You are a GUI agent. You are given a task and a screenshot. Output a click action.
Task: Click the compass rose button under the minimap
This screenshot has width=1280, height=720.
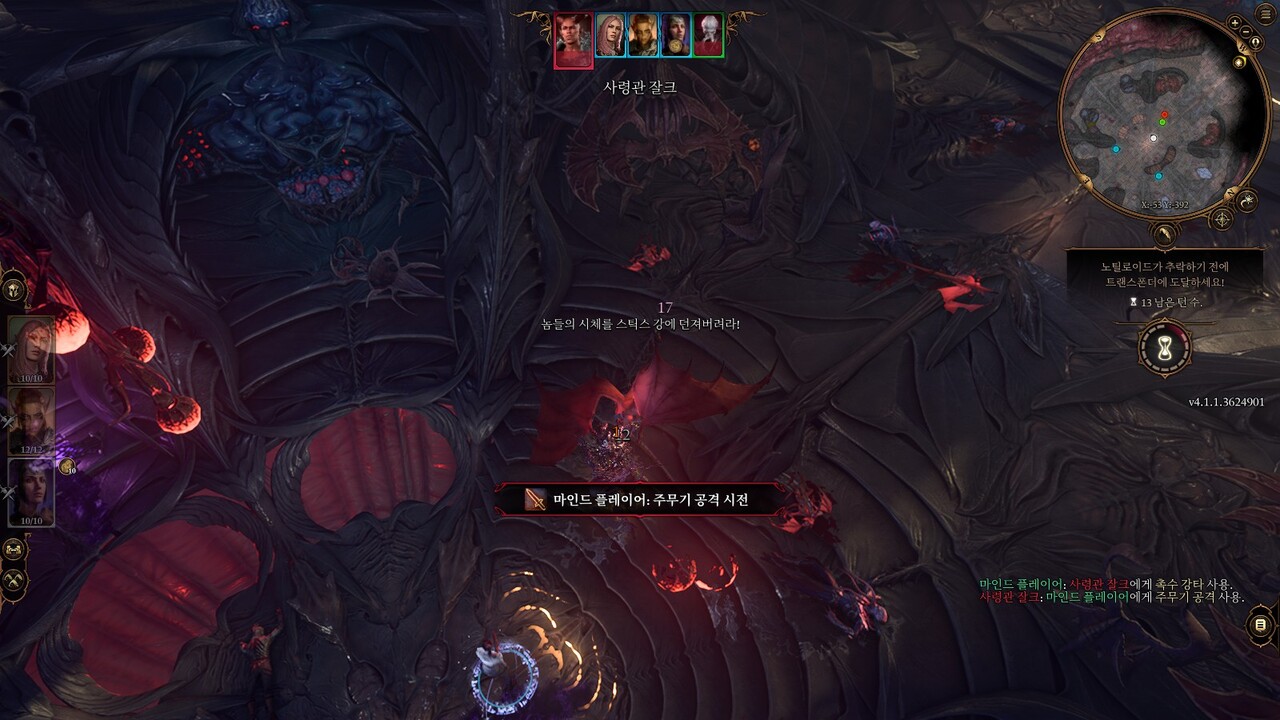tap(1222, 219)
